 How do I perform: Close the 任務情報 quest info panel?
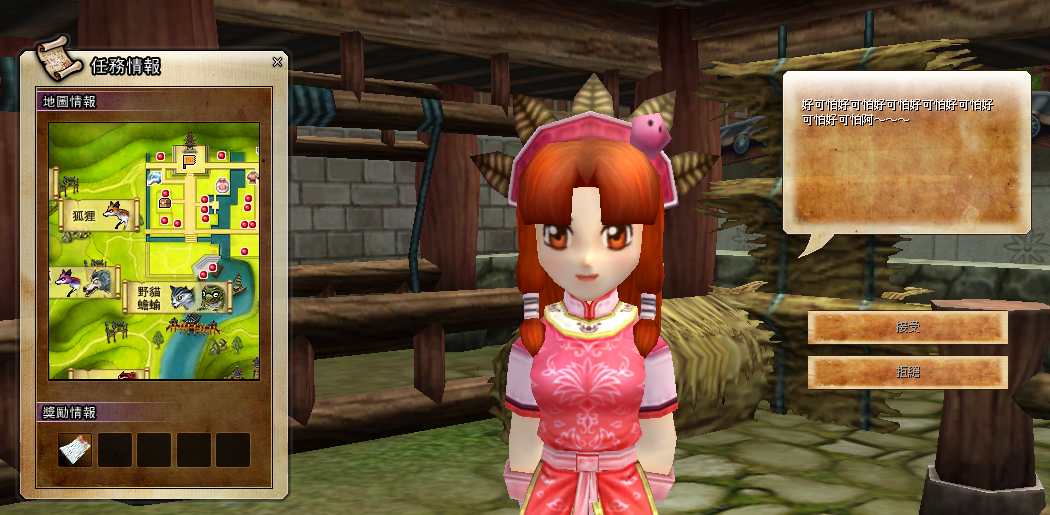[x=277, y=62]
